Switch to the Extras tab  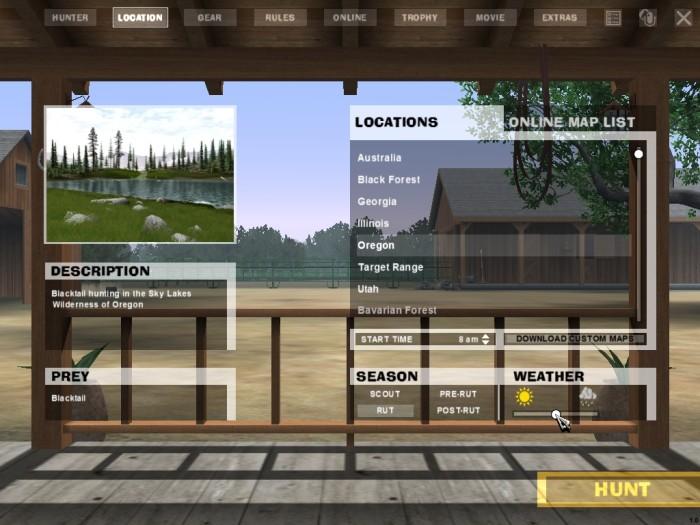(x=561, y=18)
